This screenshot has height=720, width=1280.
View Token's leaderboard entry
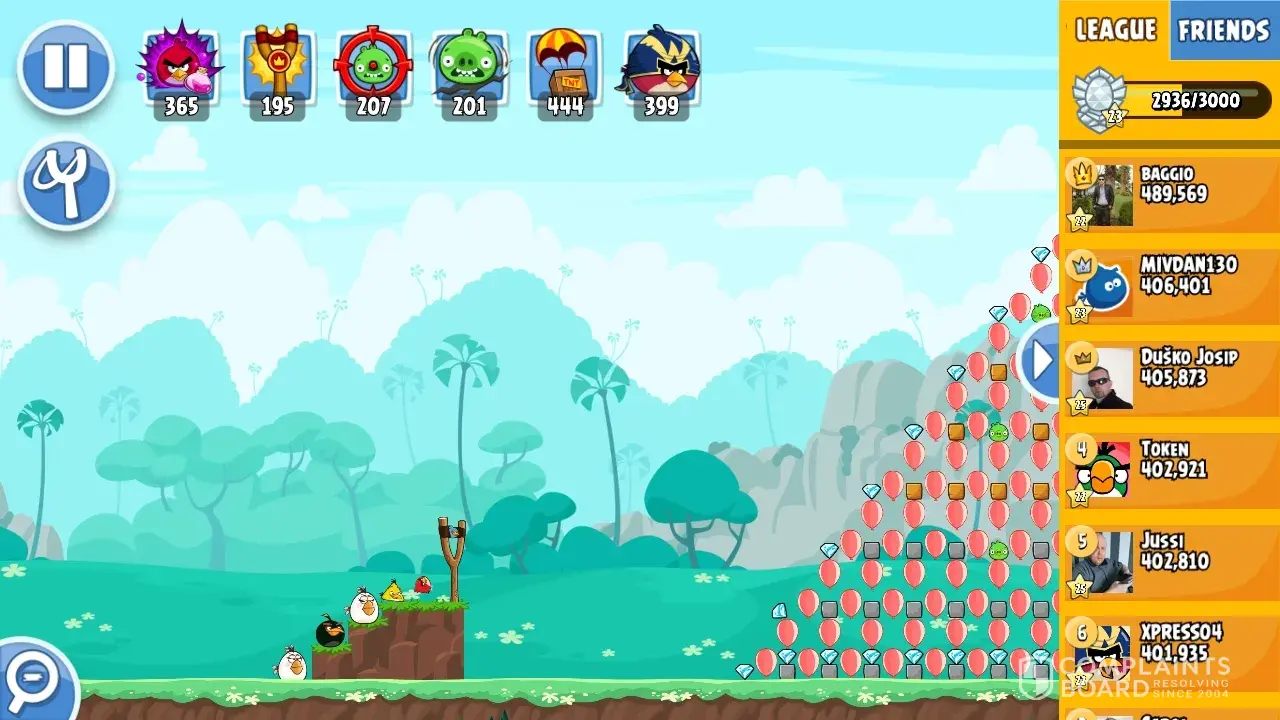(x=1170, y=470)
